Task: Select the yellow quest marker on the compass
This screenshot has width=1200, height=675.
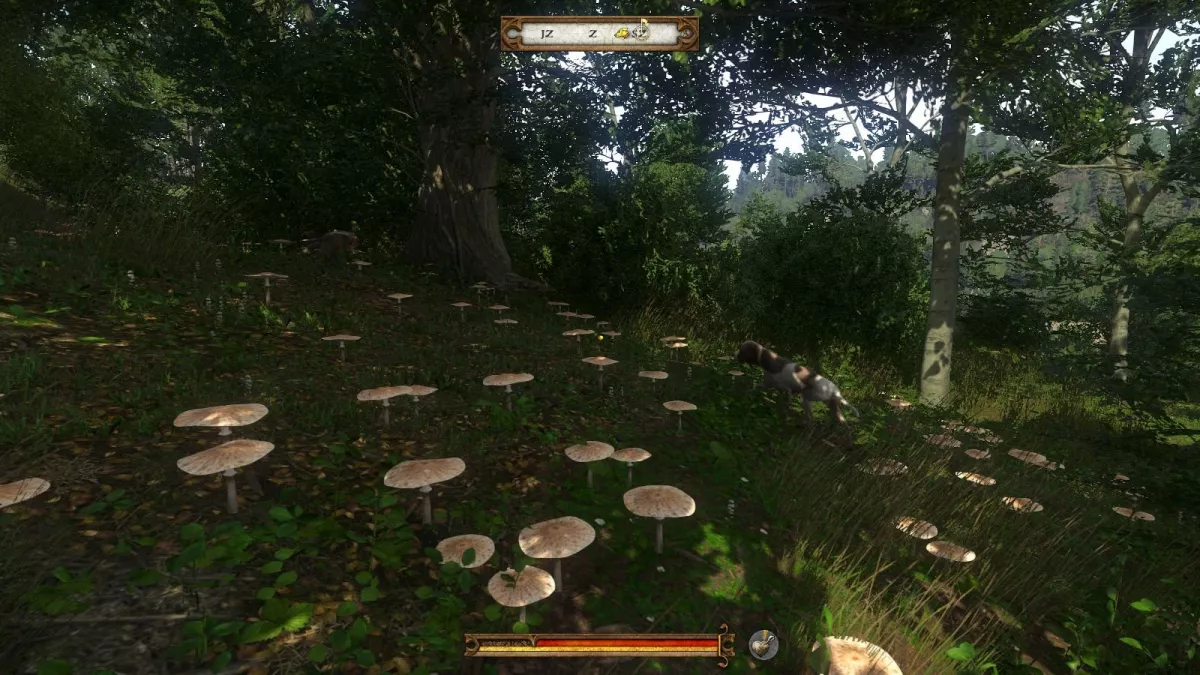Action: click(623, 33)
